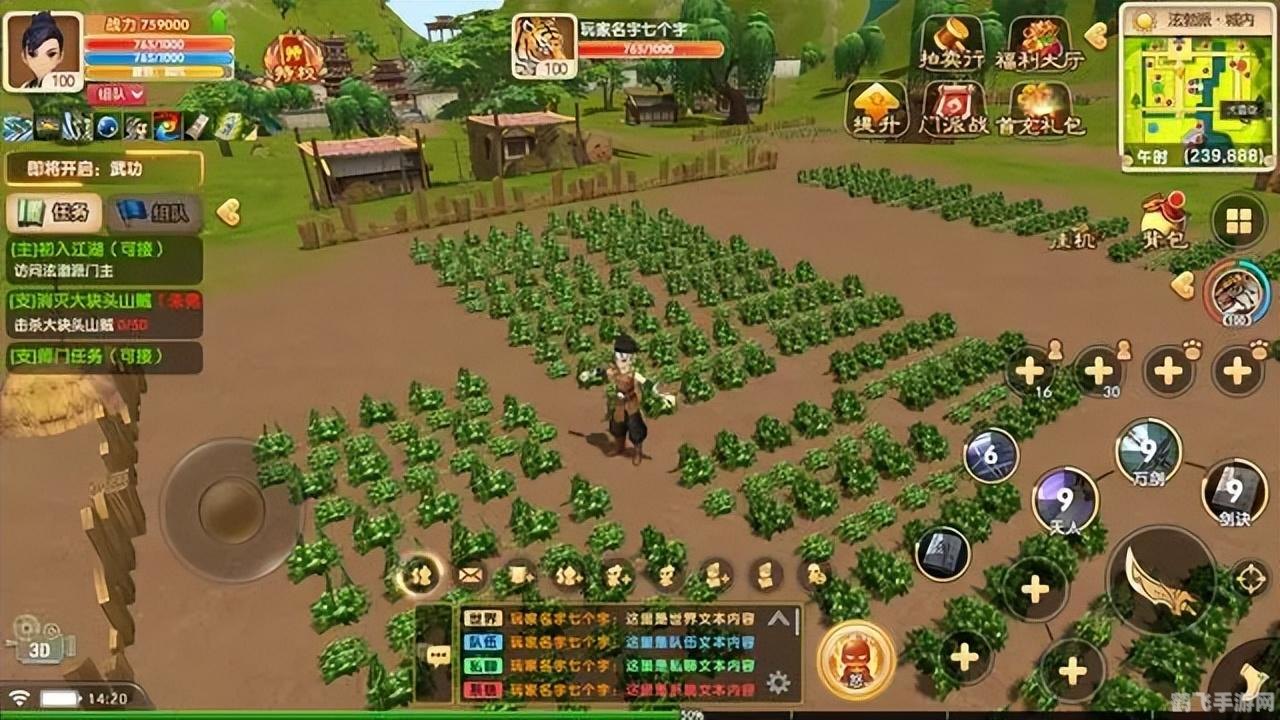Screen dimensions: 1280x720
Task: Claim the 首充礼包 first-recharge gift pack
Action: point(1040,109)
